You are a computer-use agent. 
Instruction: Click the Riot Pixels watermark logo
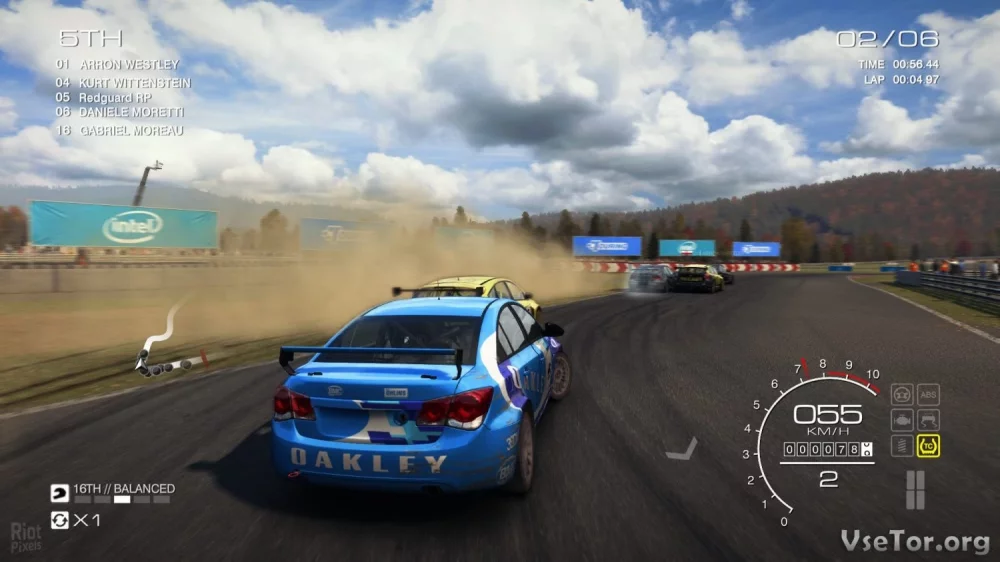tap(26, 538)
